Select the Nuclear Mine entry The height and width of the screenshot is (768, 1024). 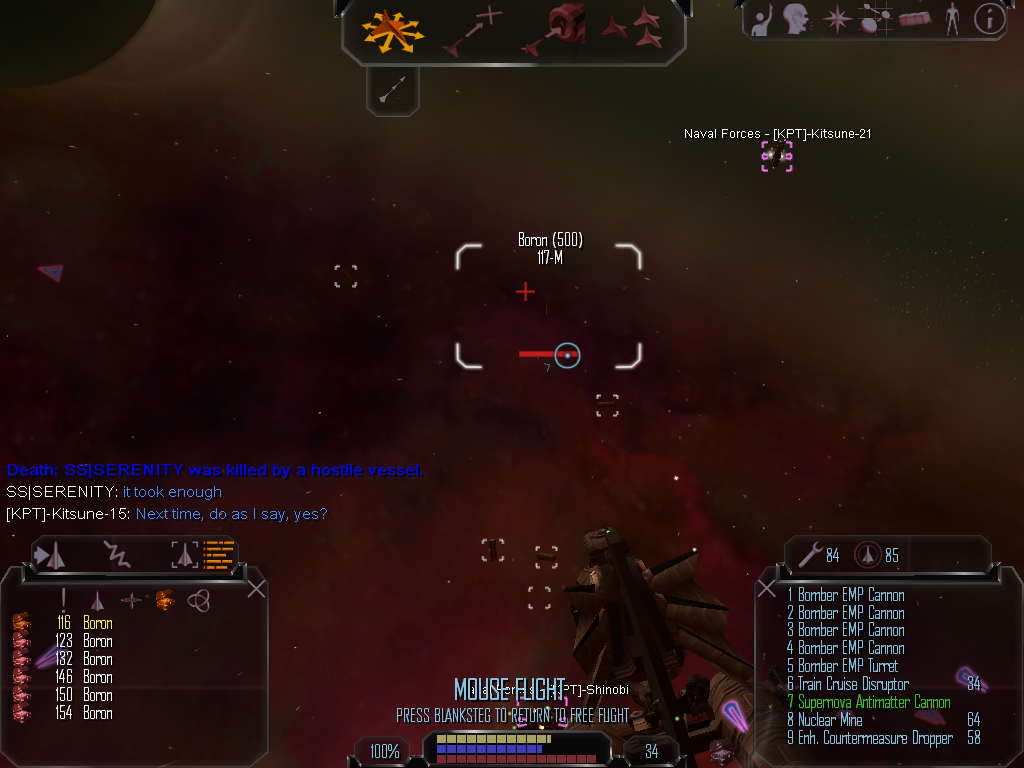pos(829,720)
